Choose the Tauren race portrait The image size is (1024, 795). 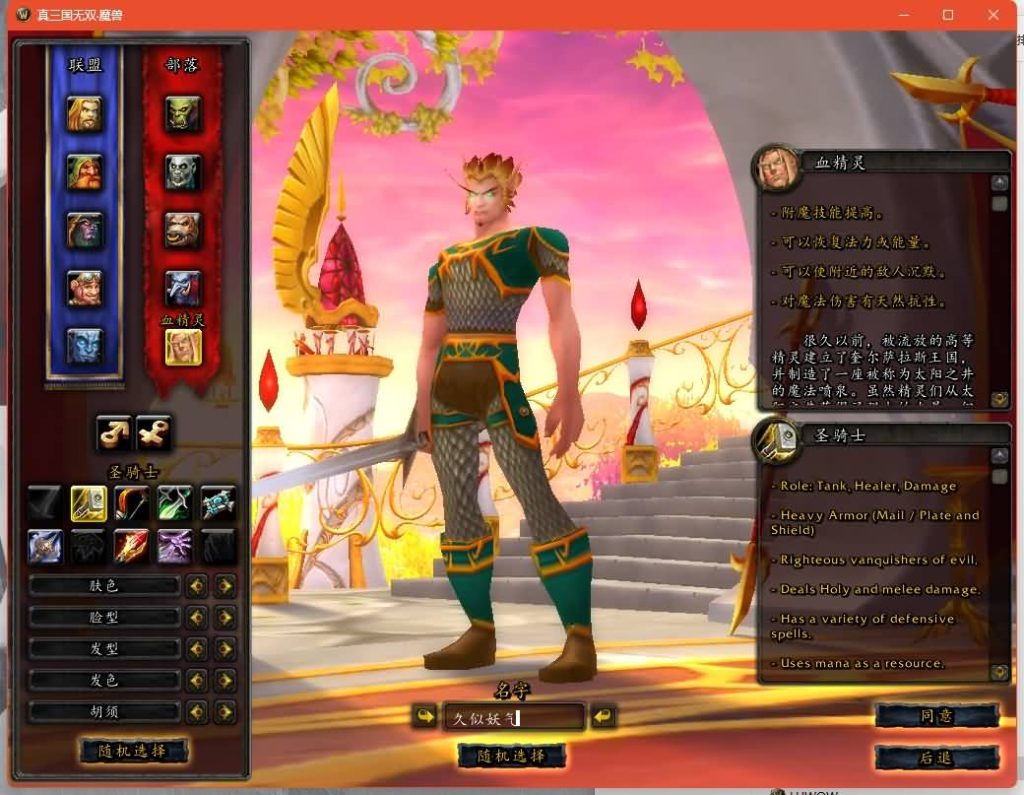click(183, 230)
